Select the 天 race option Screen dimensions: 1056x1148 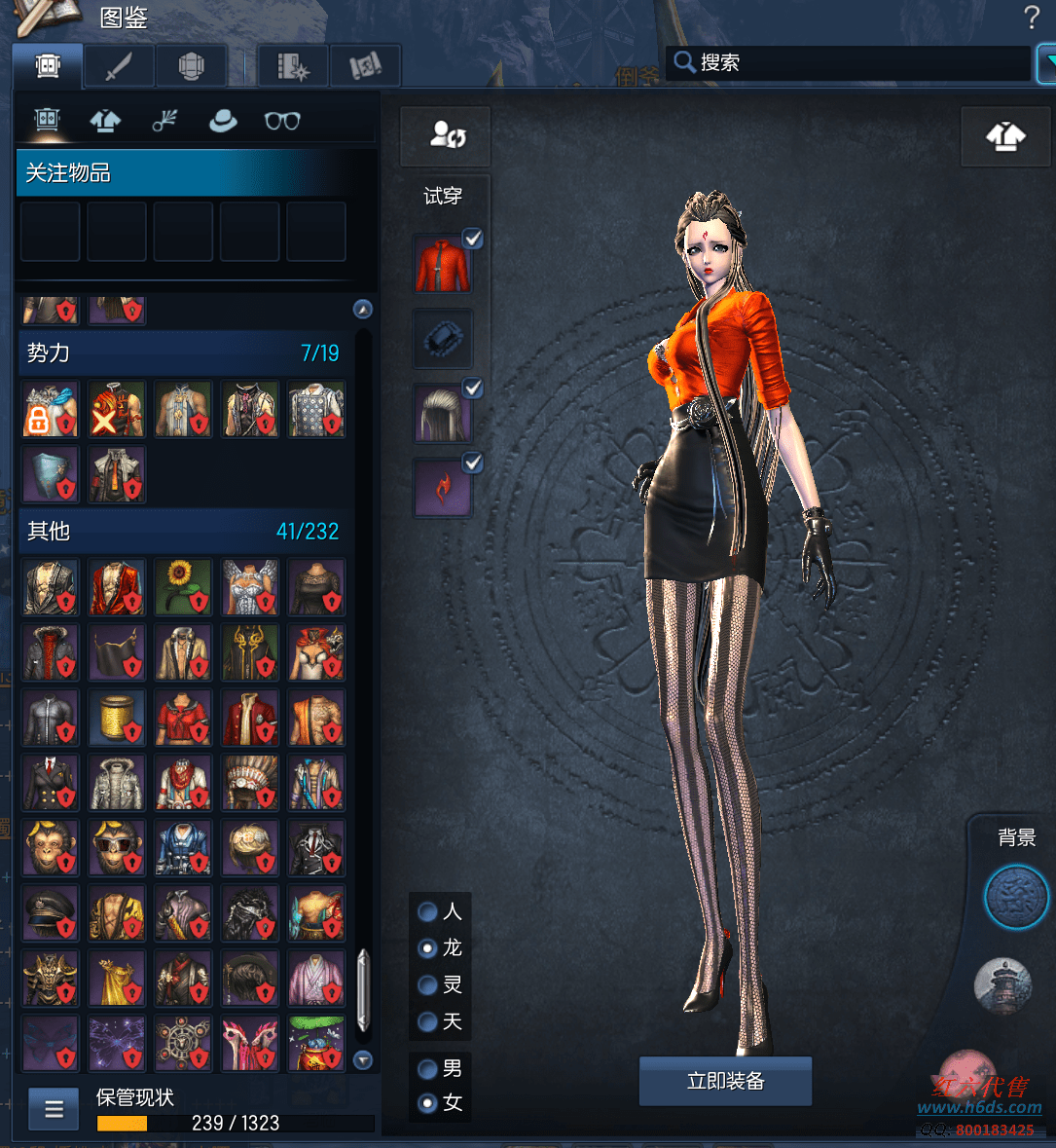(427, 1021)
